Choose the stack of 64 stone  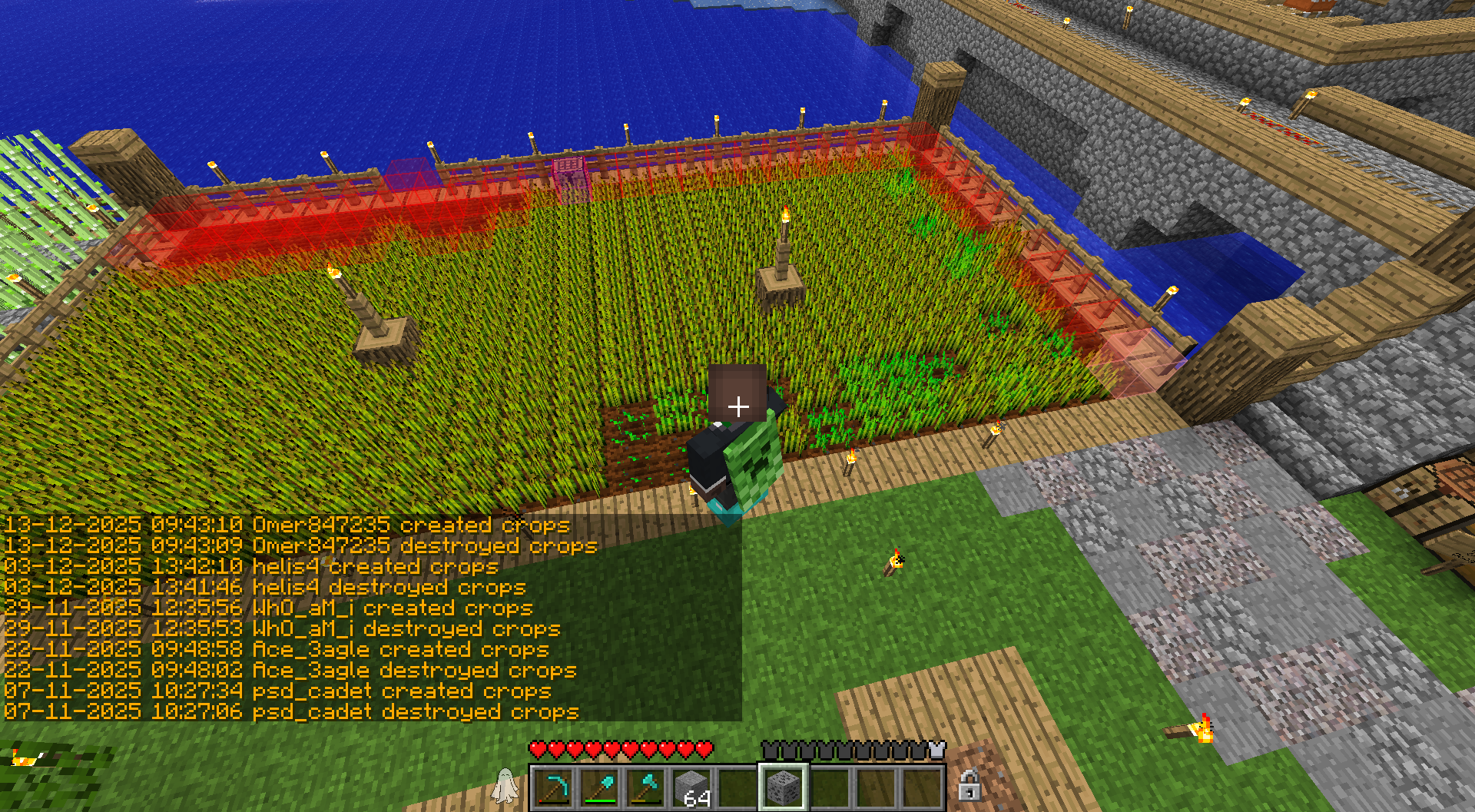tap(691, 787)
